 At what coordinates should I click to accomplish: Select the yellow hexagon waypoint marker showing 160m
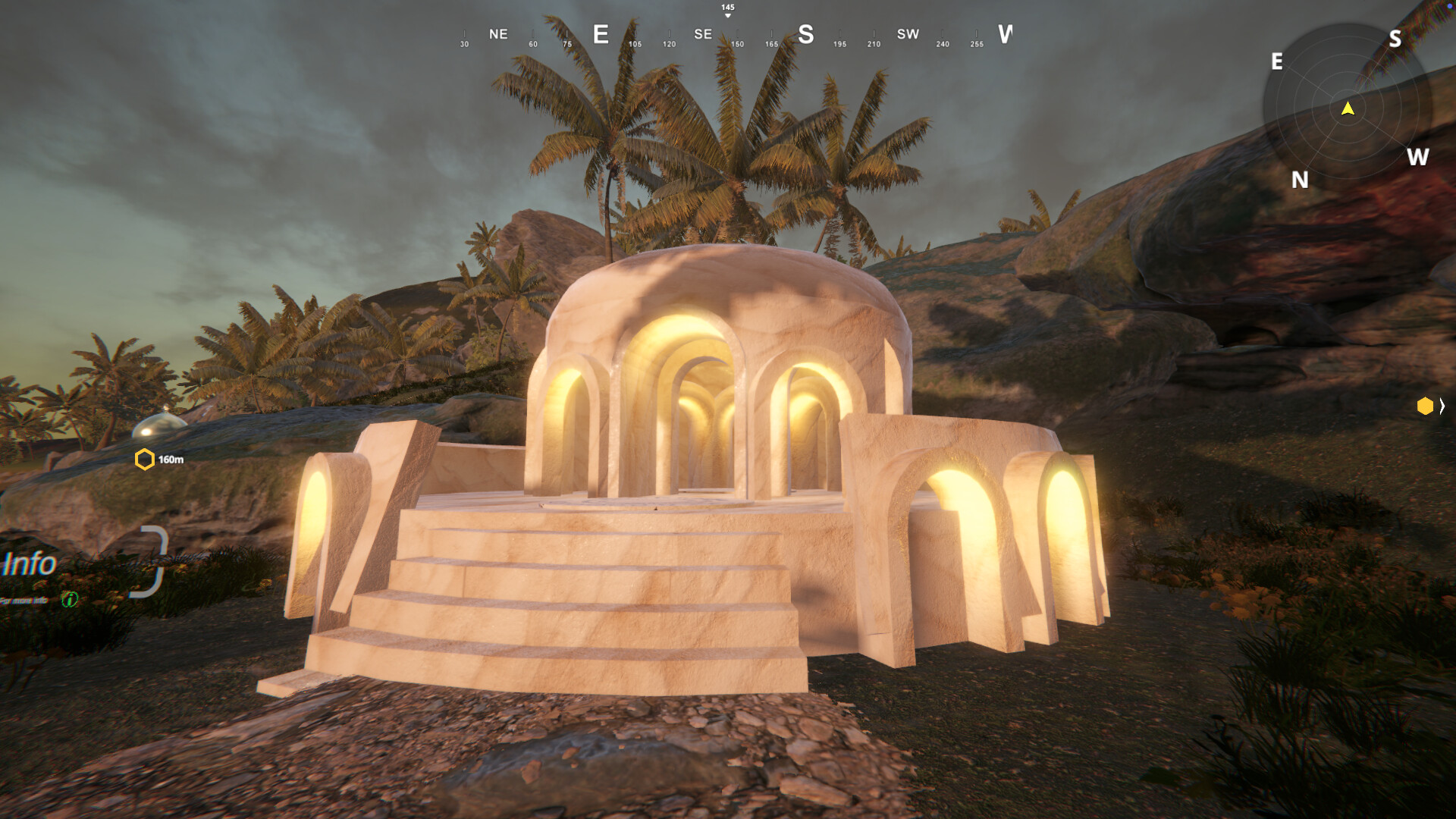pos(143,458)
